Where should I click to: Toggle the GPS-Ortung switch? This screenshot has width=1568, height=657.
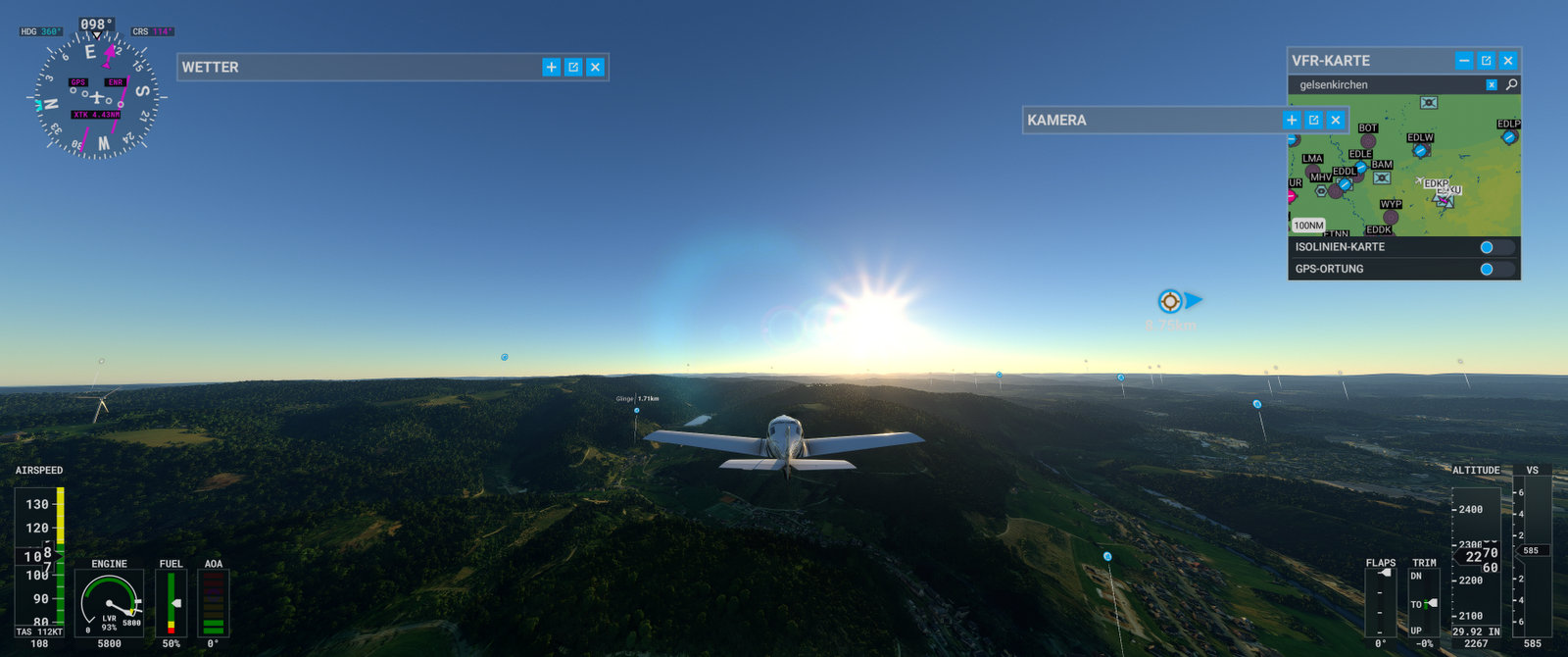click(1495, 269)
